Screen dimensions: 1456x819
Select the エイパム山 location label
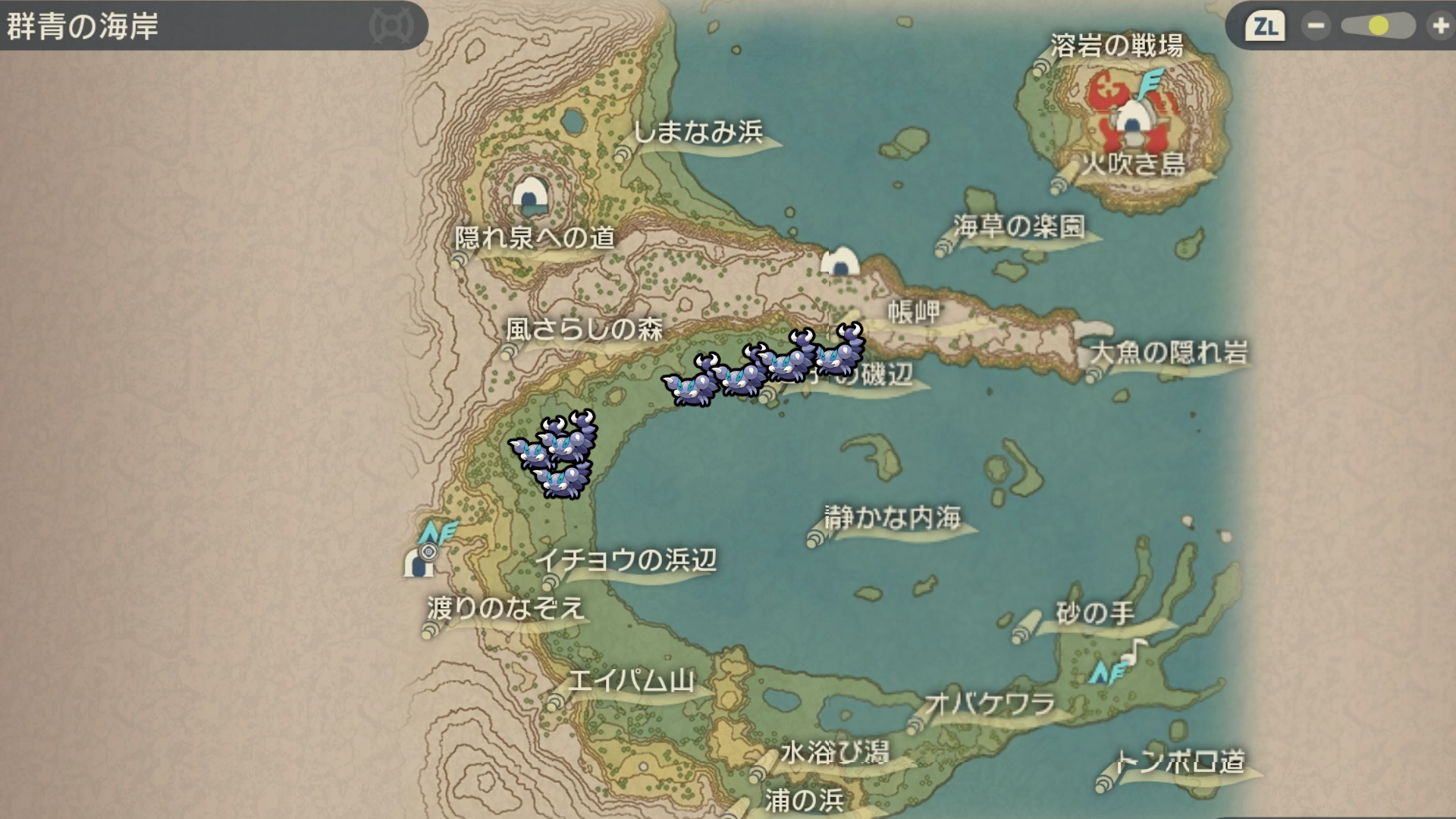[631, 681]
